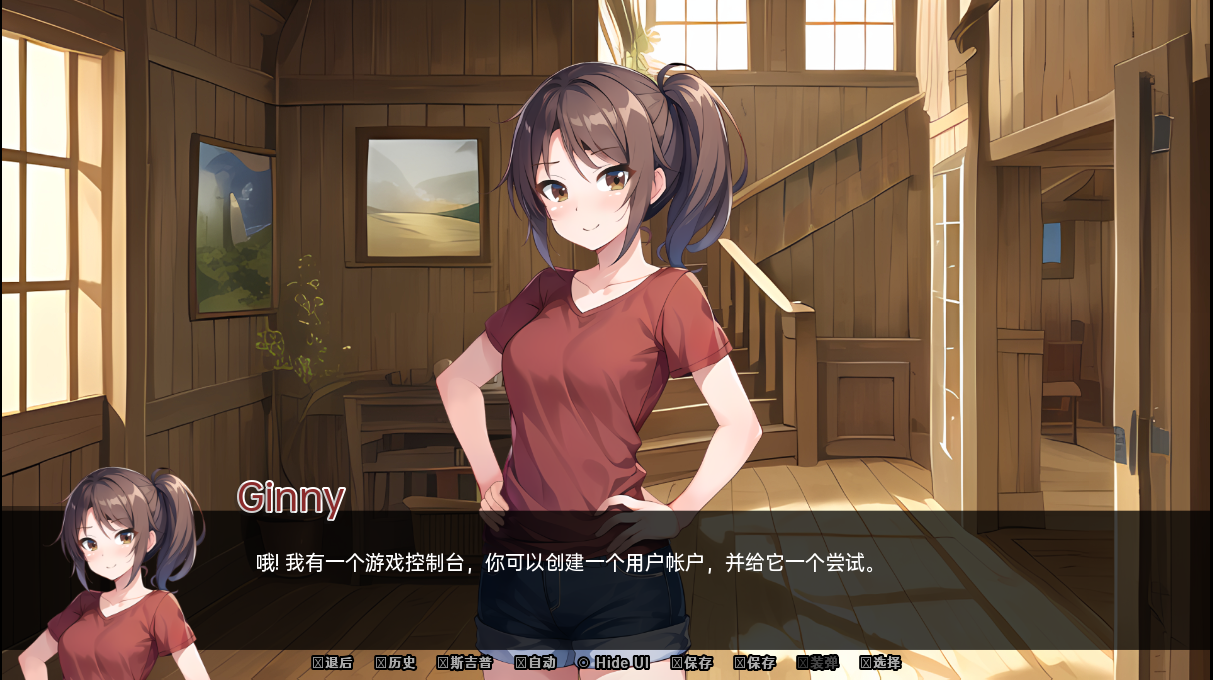The image size is (1213, 680).
Task: Click the 退后 (back) button
Action: [x=333, y=663]
